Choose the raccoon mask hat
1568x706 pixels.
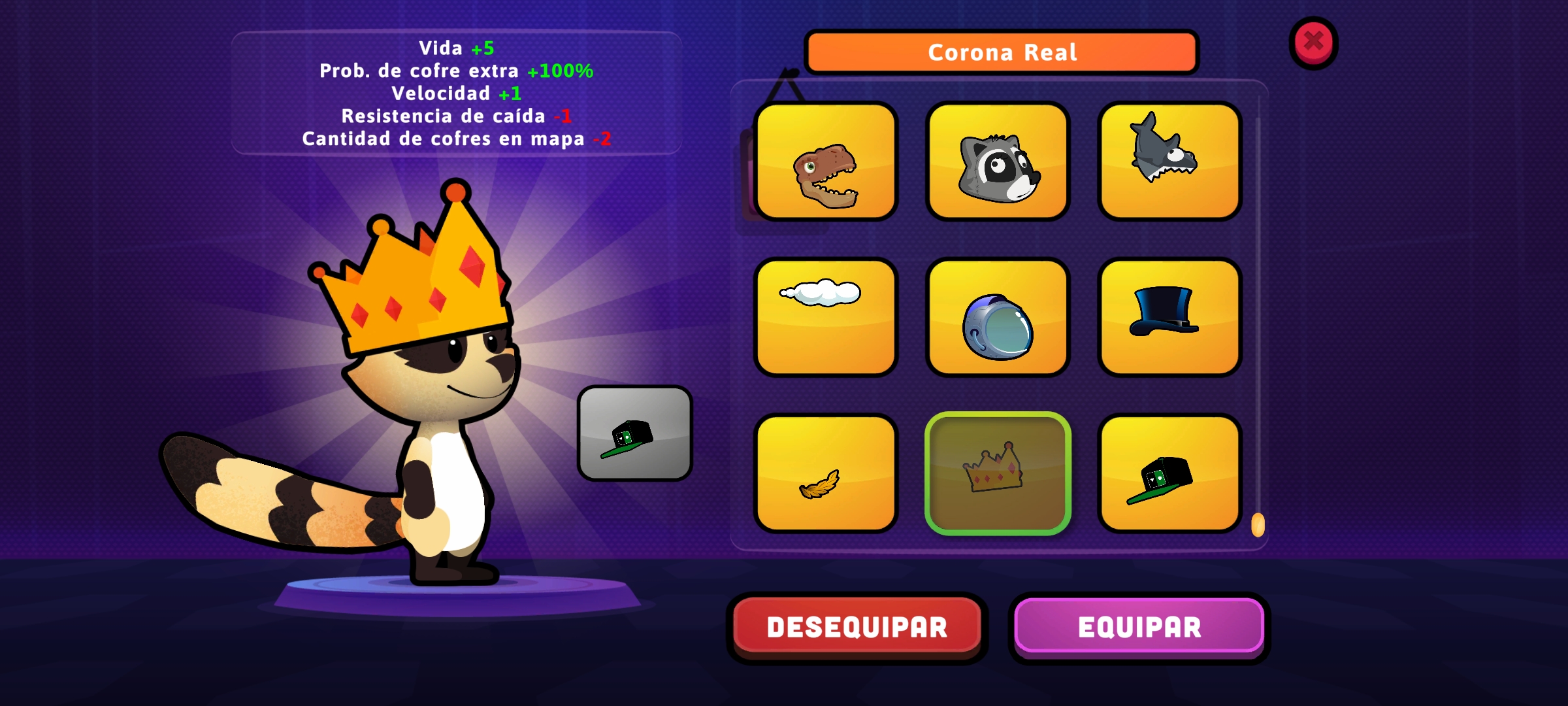coord(998,161)
